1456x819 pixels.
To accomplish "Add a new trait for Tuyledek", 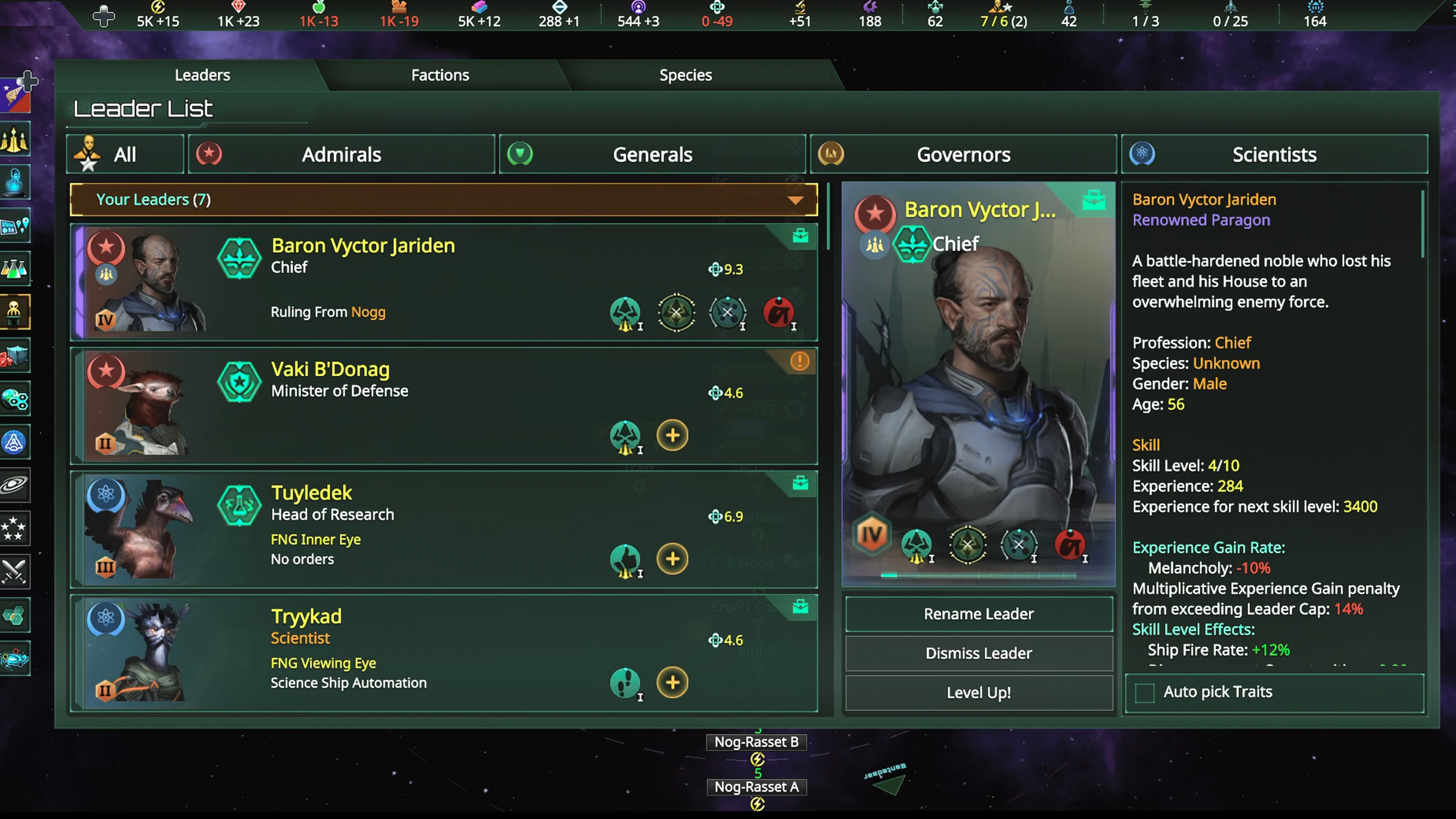I will click(672, 559).
